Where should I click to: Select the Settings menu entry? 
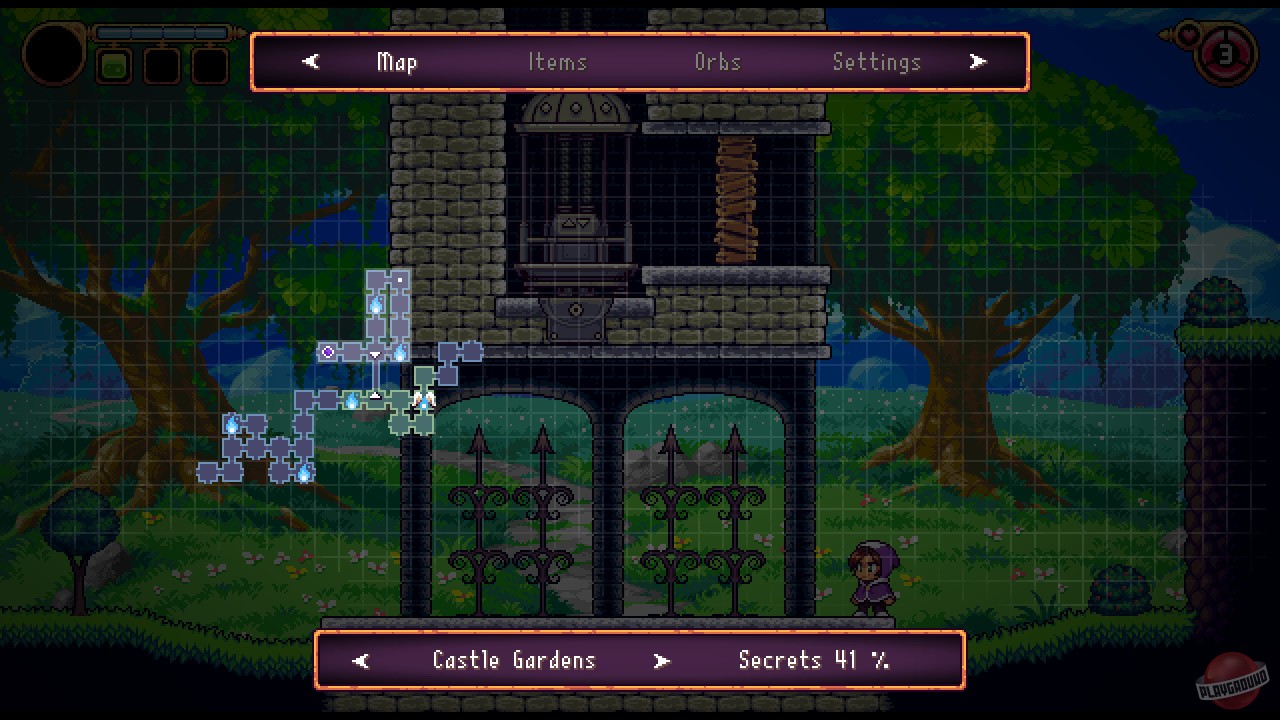tap(877, 62)
